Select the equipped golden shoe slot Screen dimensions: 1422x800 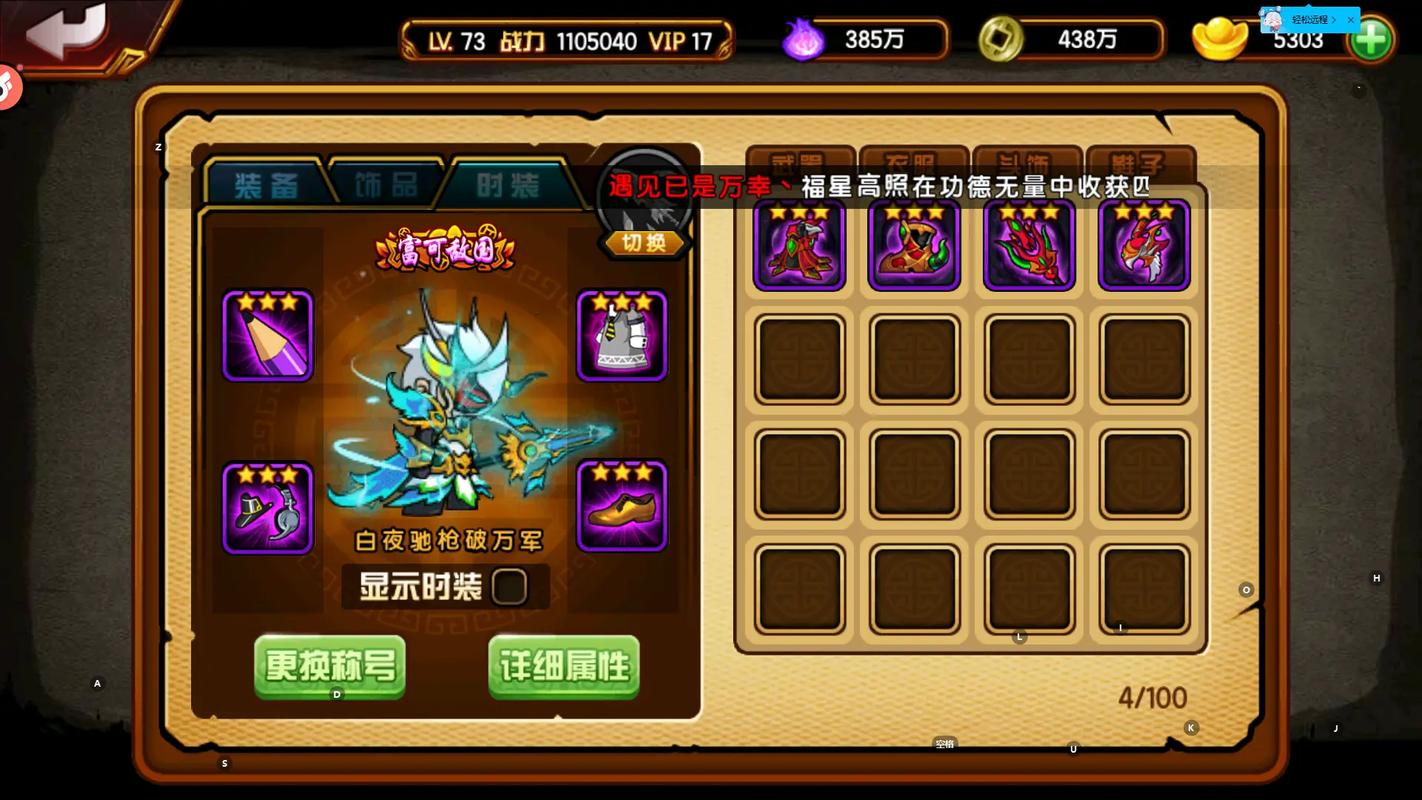tap(622, 507)
